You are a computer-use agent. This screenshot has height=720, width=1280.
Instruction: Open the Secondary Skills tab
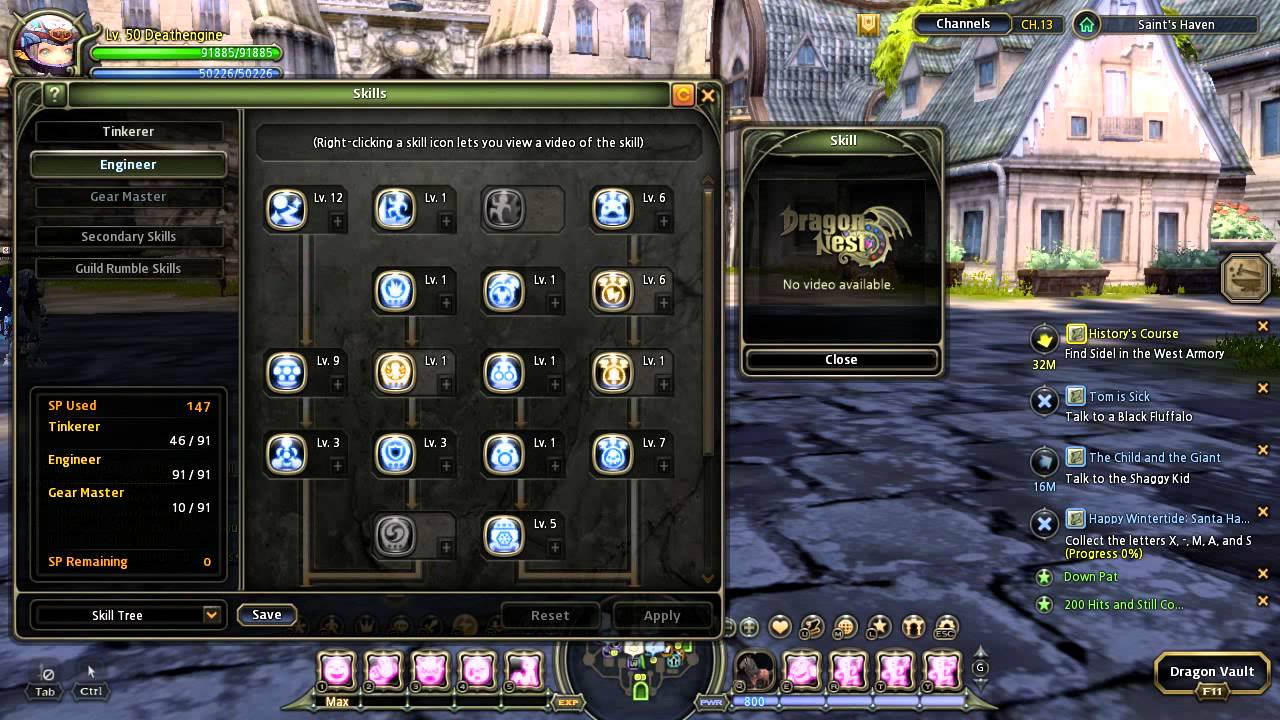pyautogui.click(x=128, y=237)
